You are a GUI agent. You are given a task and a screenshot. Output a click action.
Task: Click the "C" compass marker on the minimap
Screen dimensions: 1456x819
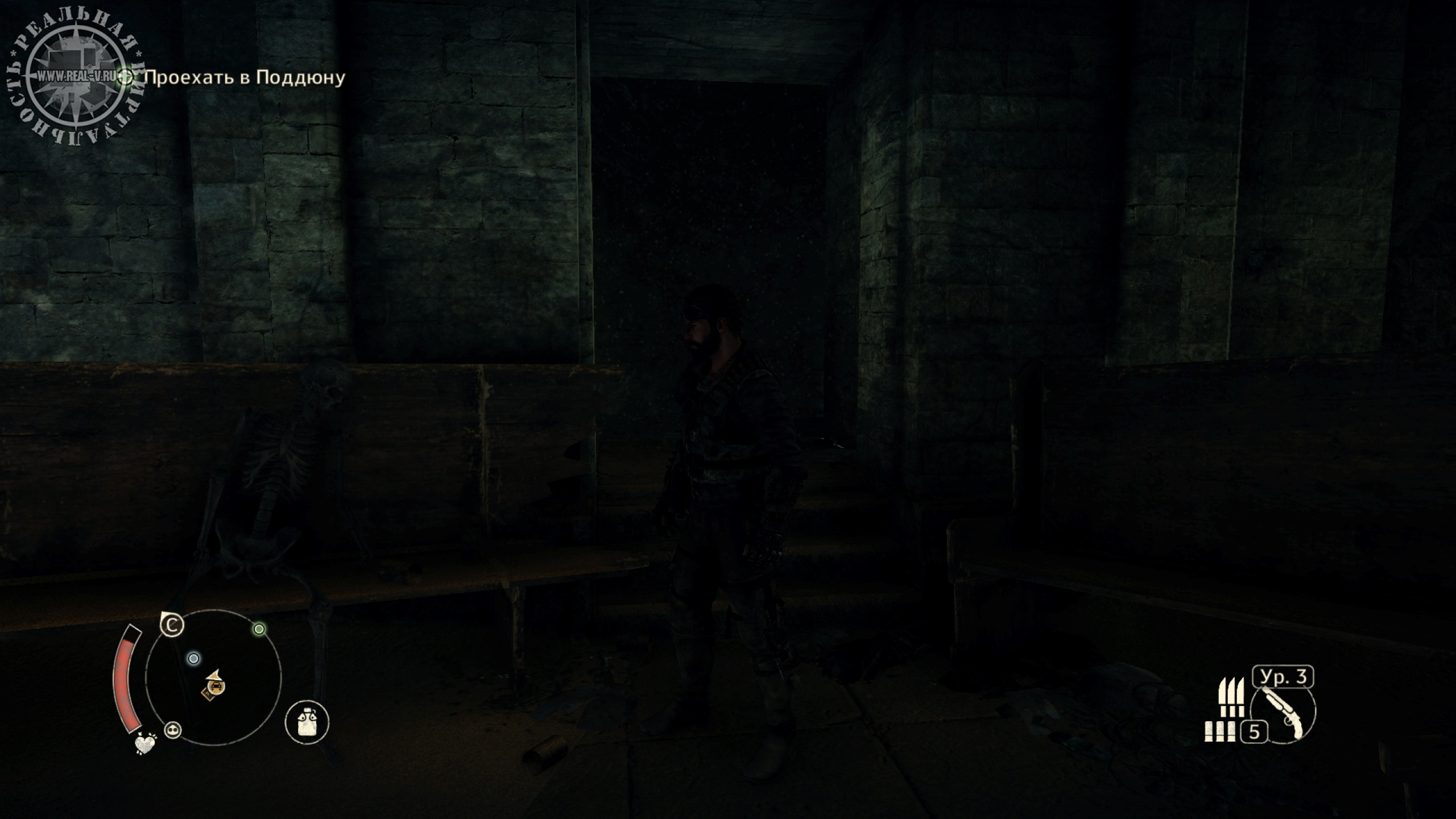172,626
